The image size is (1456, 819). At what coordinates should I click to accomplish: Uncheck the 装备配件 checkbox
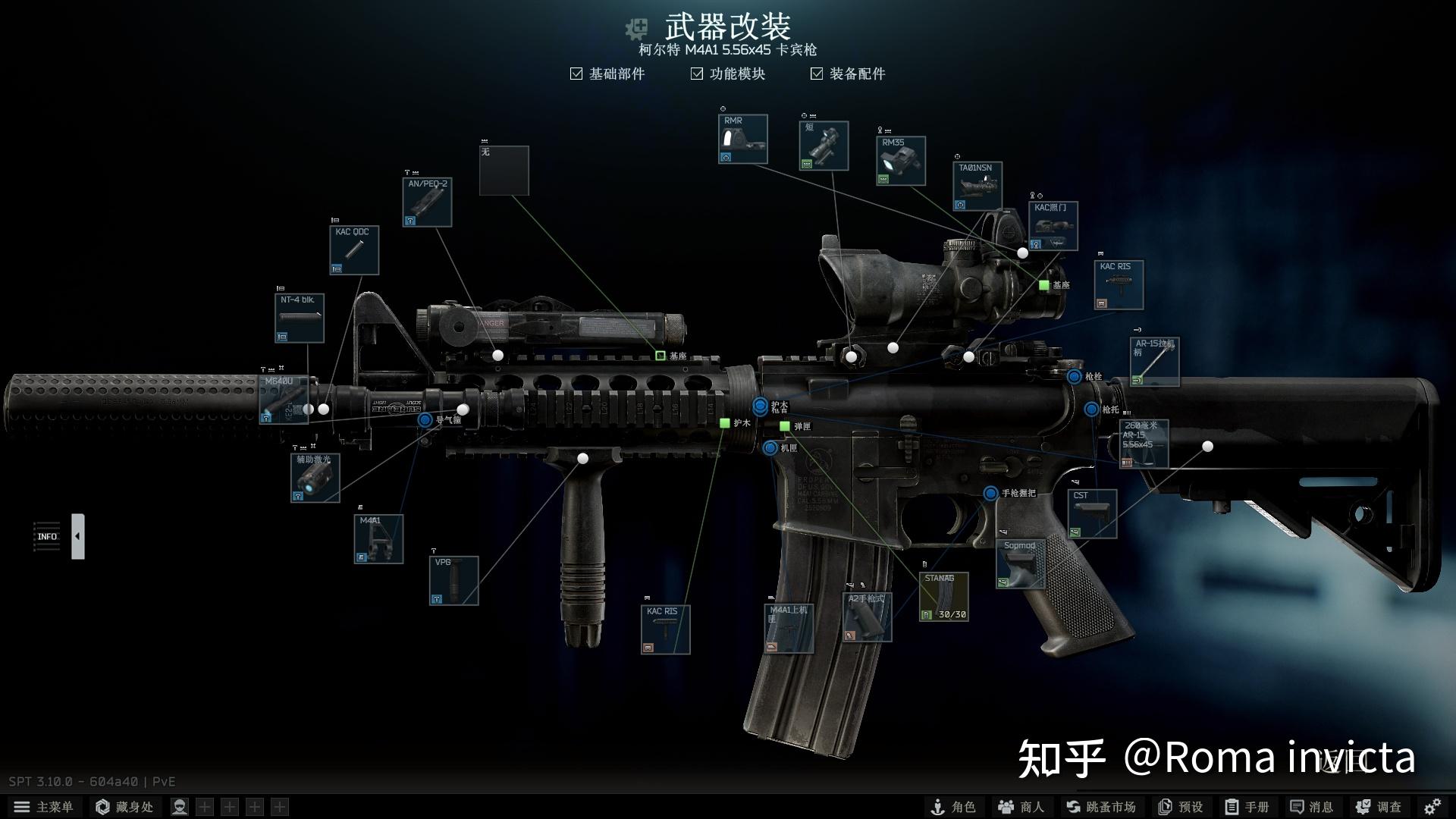coord(816,74)
